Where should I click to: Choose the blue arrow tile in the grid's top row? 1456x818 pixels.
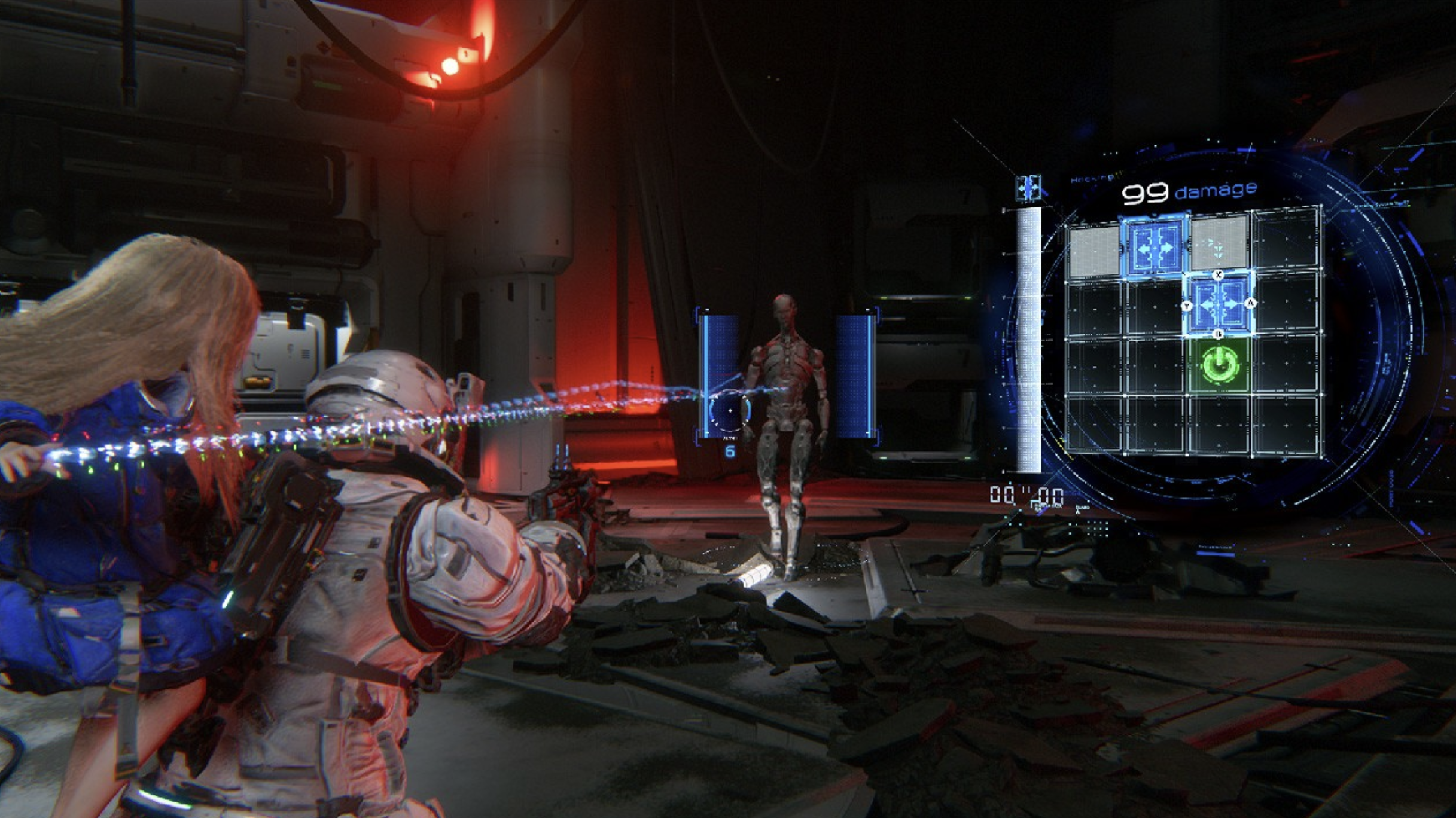coord(1154,246)
